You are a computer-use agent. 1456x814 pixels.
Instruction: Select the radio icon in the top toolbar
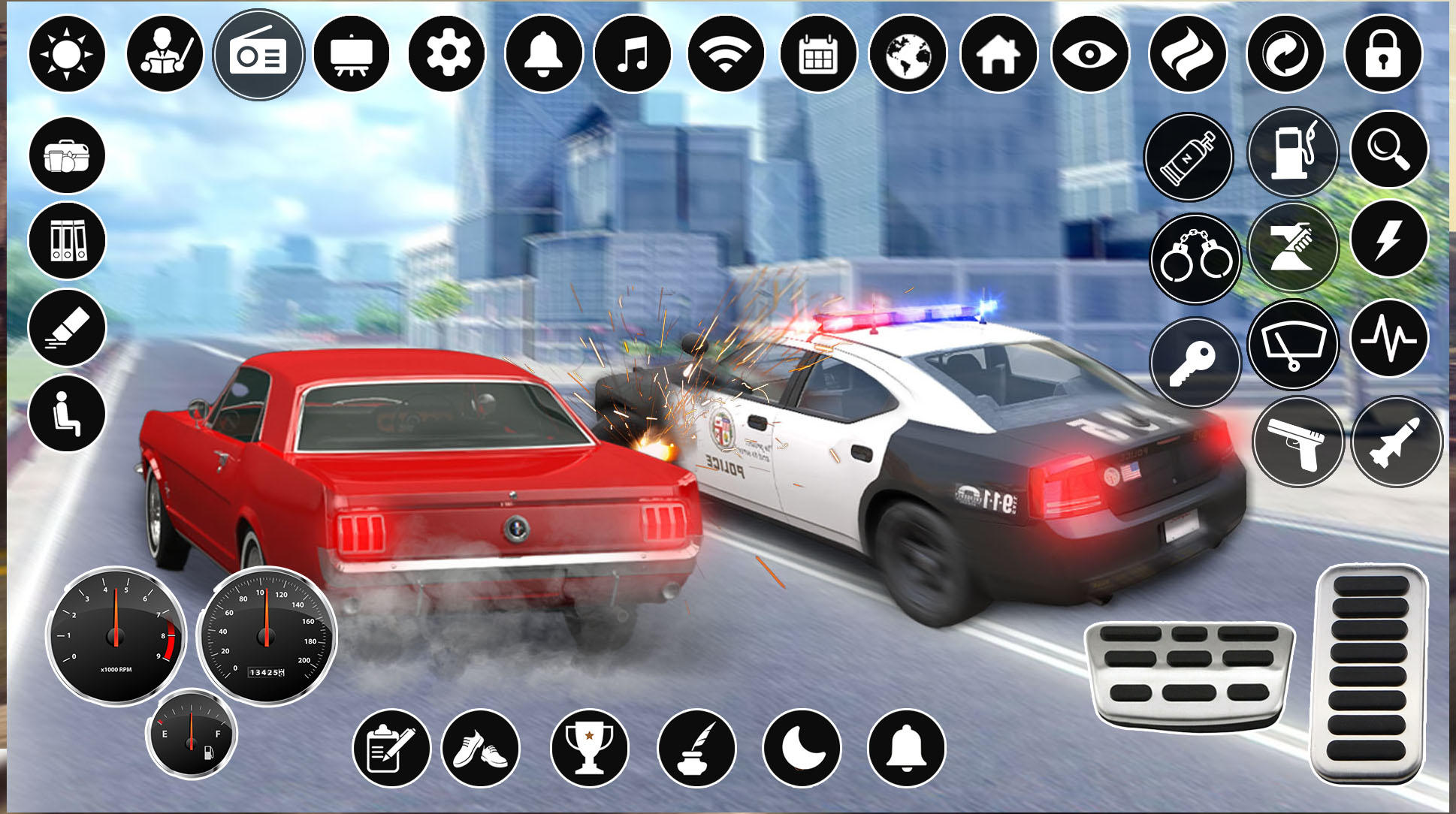tap(259, 54)
